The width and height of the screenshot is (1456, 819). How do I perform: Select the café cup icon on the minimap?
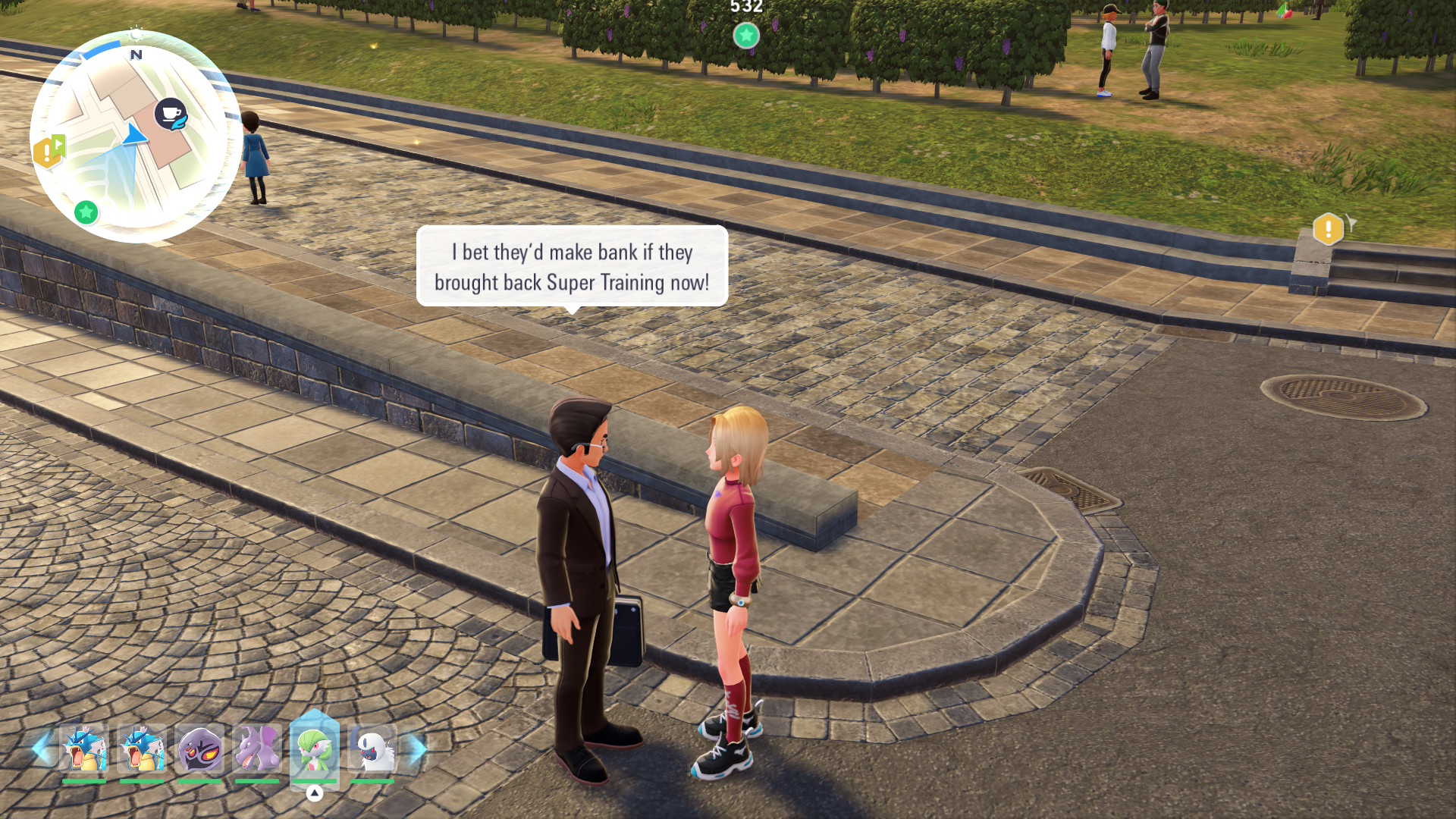coord(171,114)
